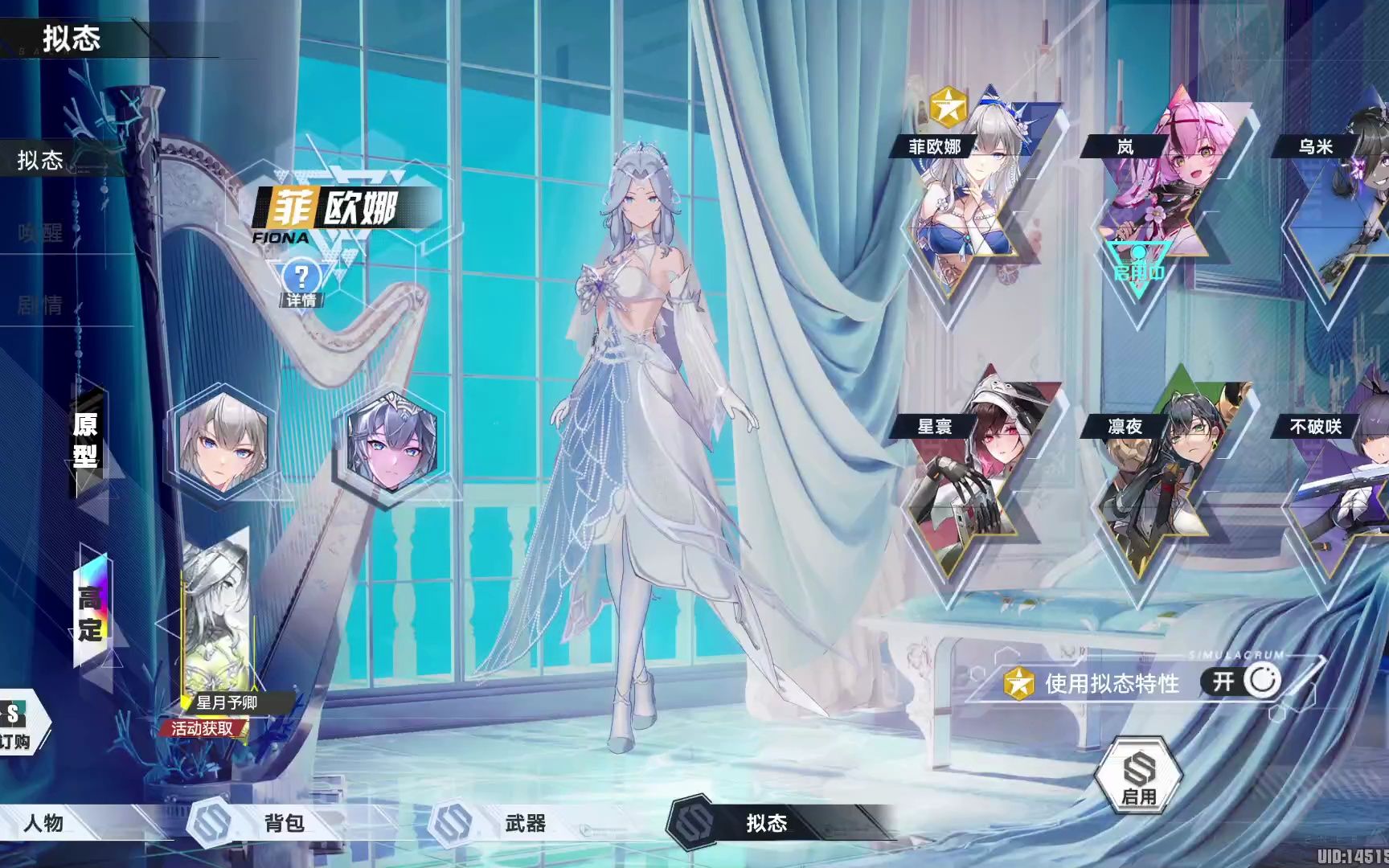
Task: Click the 启用 activate button
Action: pos(1139,777)
